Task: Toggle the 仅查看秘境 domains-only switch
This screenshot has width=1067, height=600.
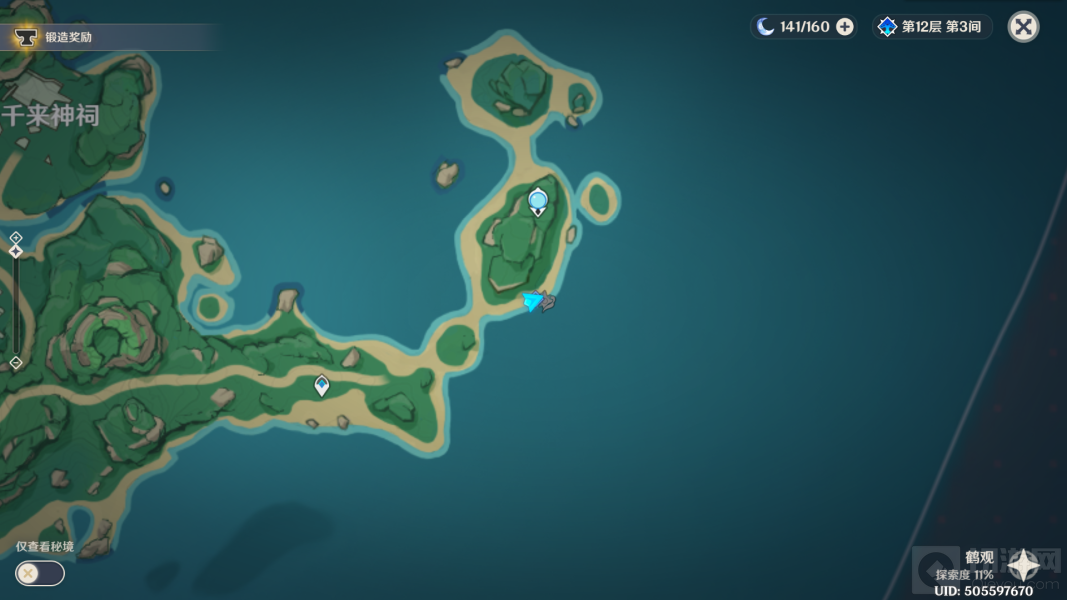Action: click(x=40, y=573)
